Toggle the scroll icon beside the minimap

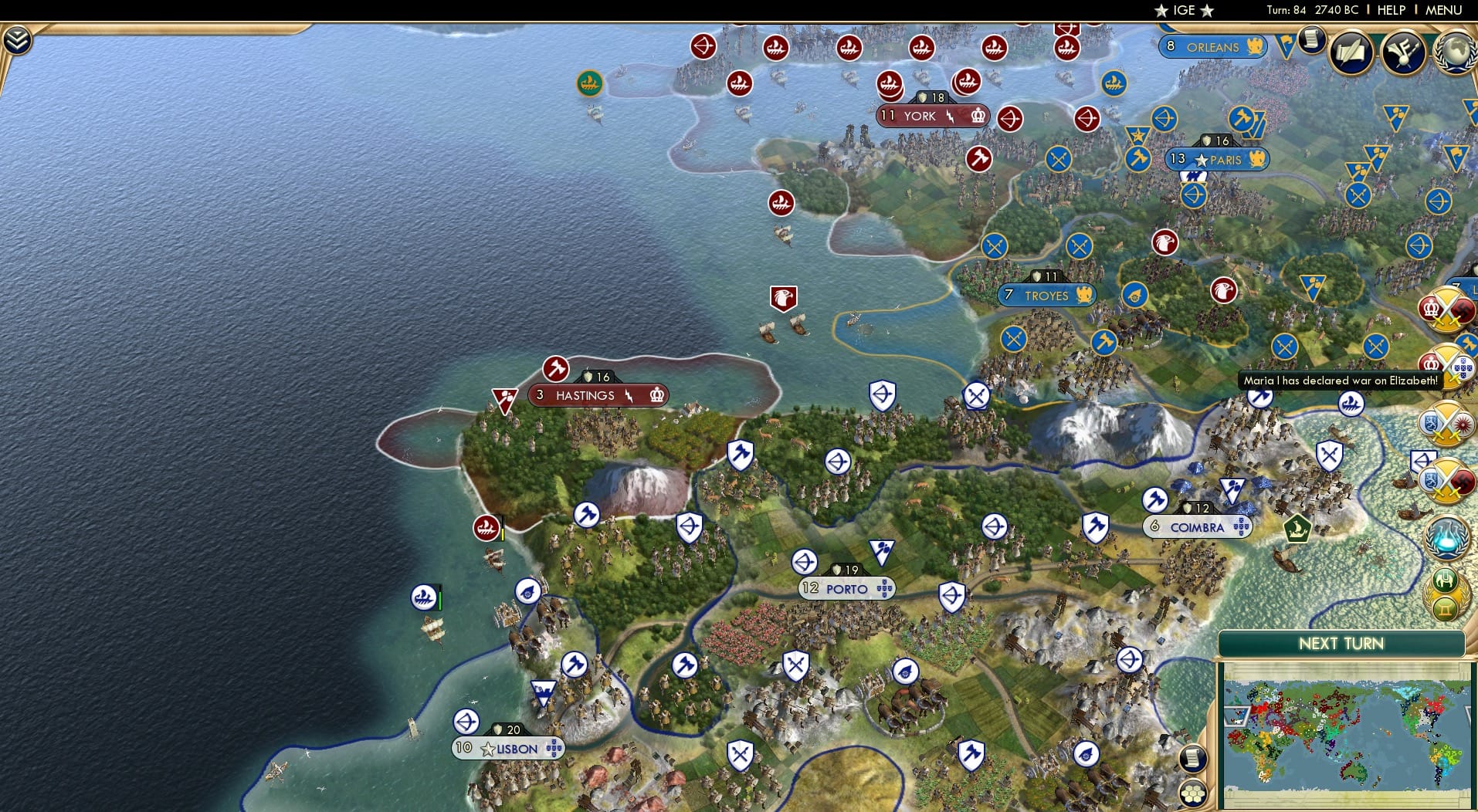click(1195, 757)
